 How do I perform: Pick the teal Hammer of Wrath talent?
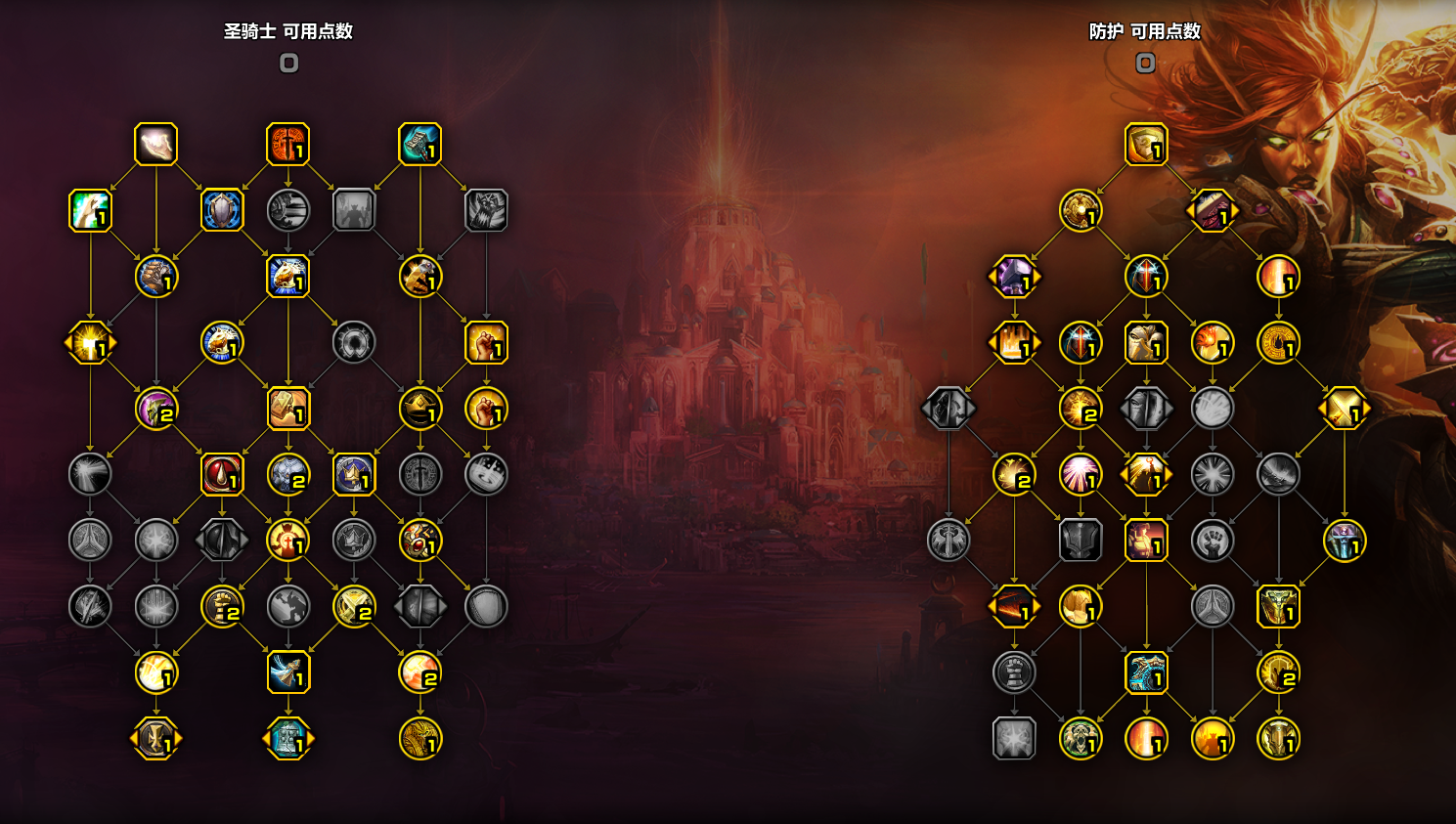click(419, 144)
